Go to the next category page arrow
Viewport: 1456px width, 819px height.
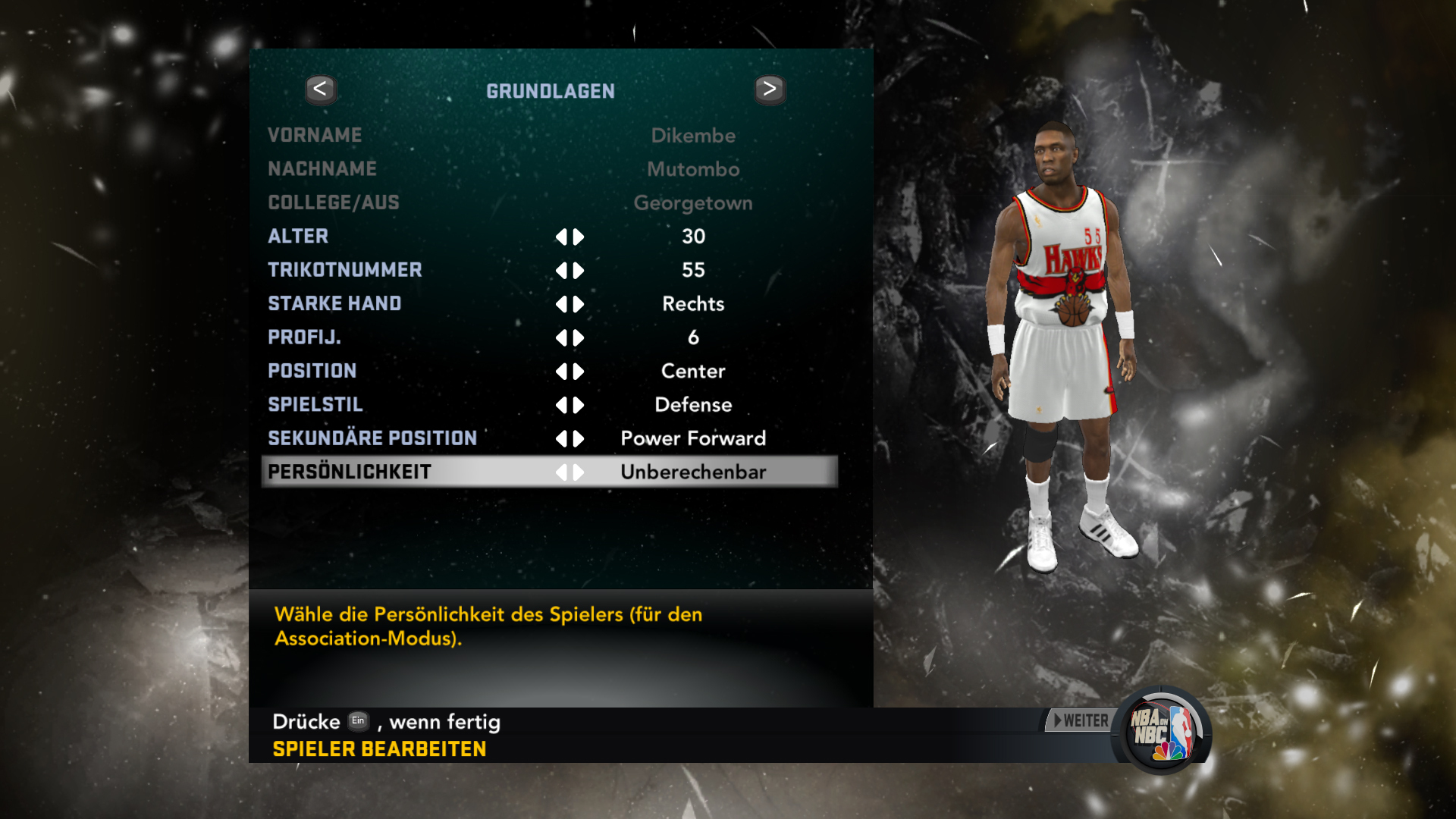coord(770,89)
